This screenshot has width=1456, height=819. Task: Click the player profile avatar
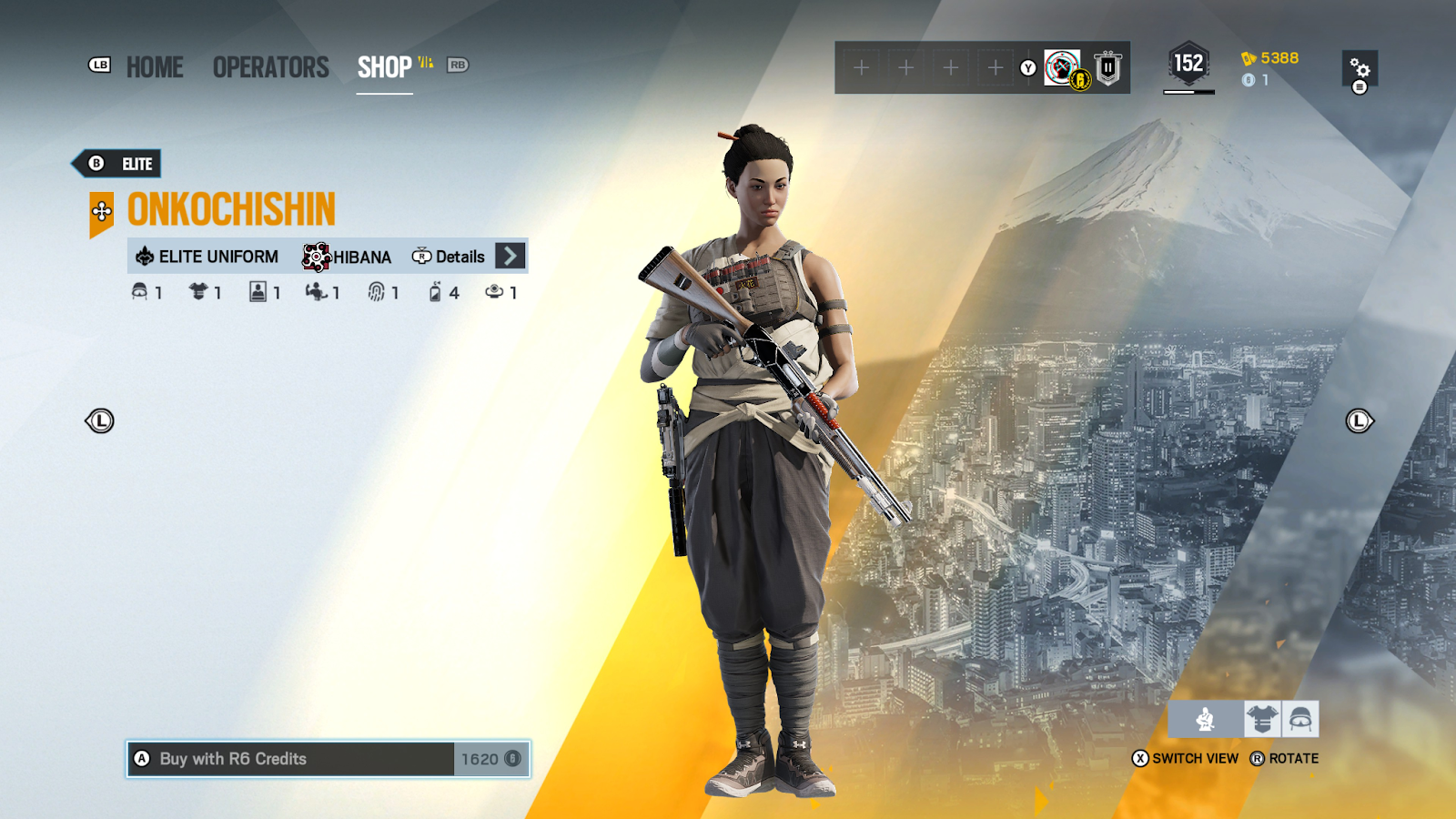click(1062, 67)
